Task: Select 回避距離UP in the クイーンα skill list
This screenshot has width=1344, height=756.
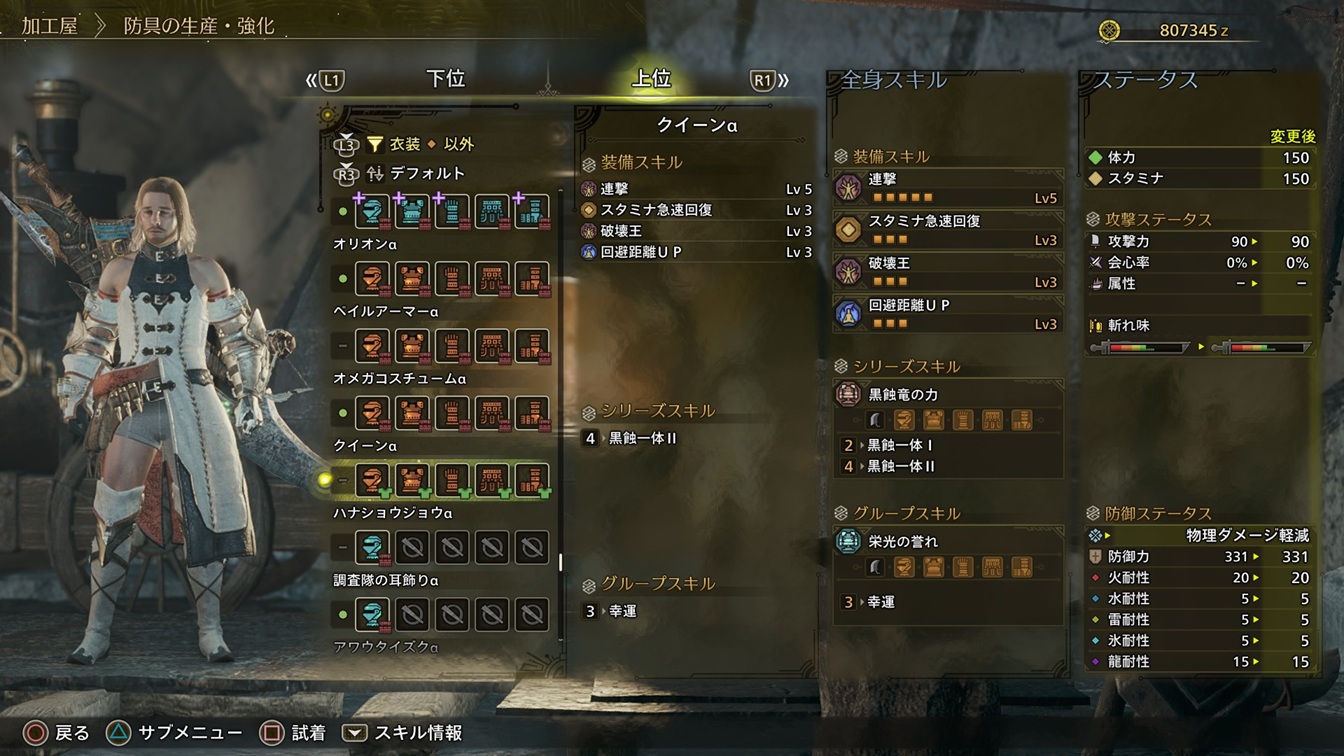Action: pyautogui.click(x=642, y=252)
